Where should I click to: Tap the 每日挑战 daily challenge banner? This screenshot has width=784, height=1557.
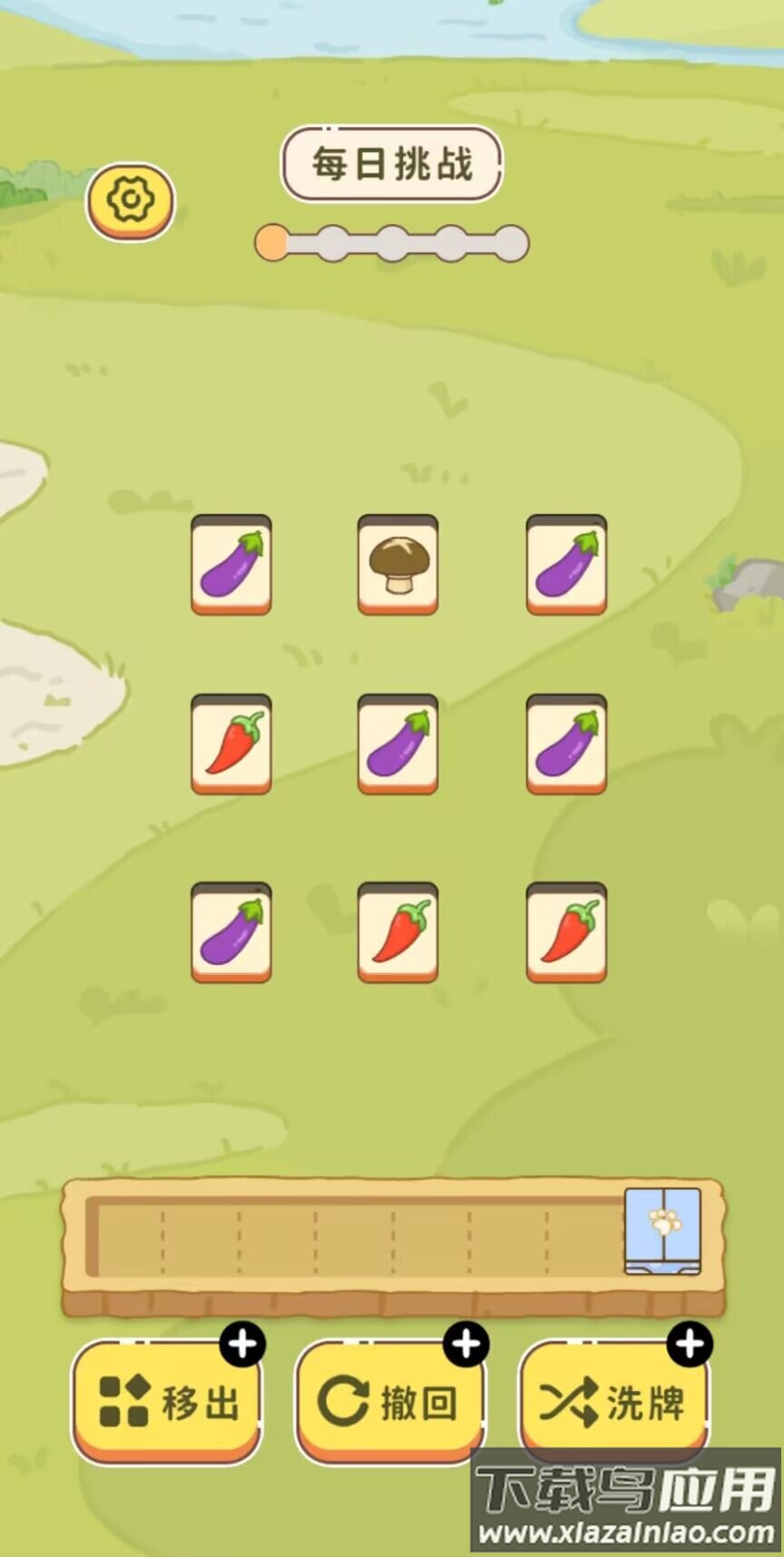click(392, 164)
